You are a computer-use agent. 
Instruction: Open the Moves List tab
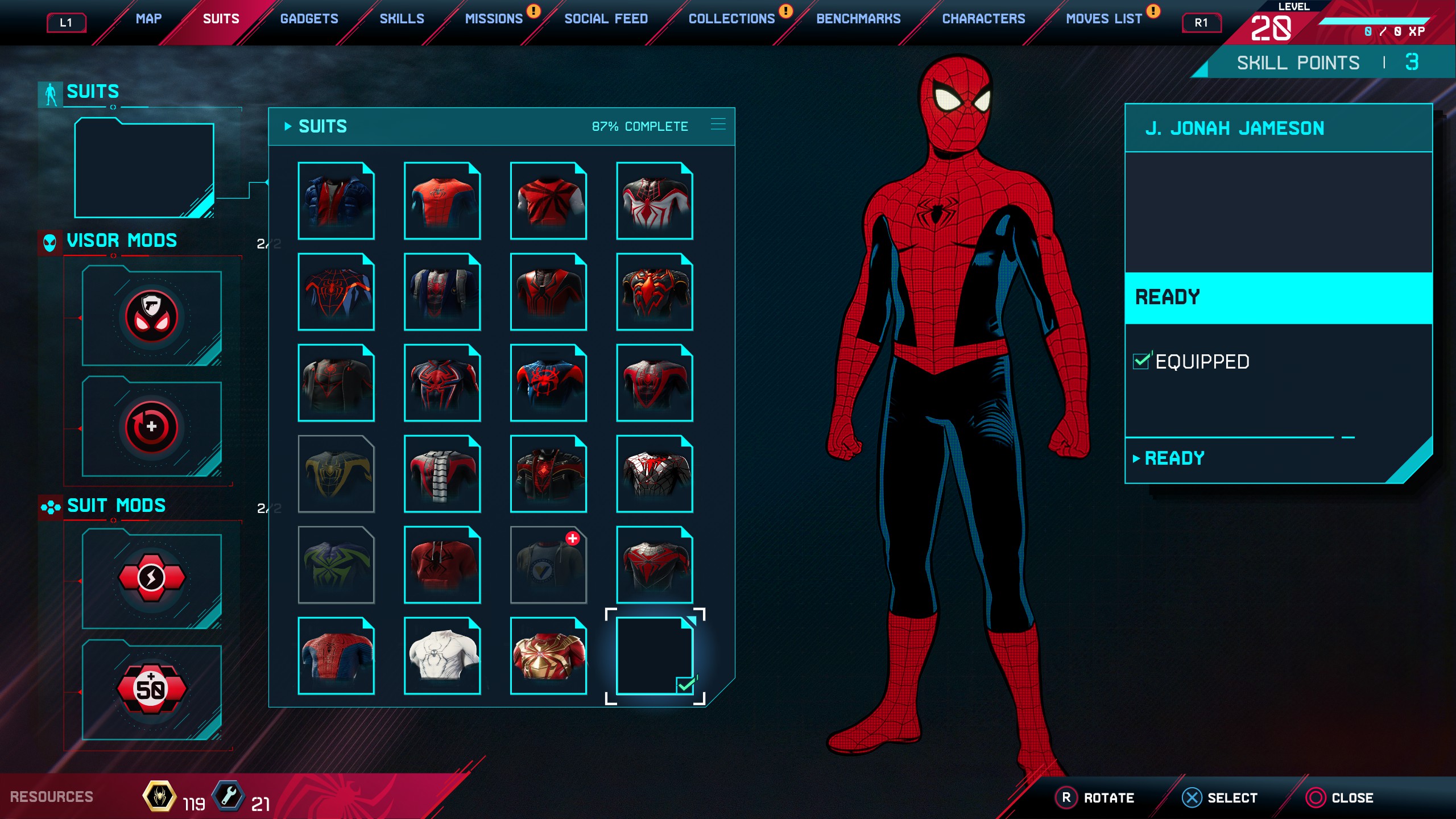coord(1103,19)
